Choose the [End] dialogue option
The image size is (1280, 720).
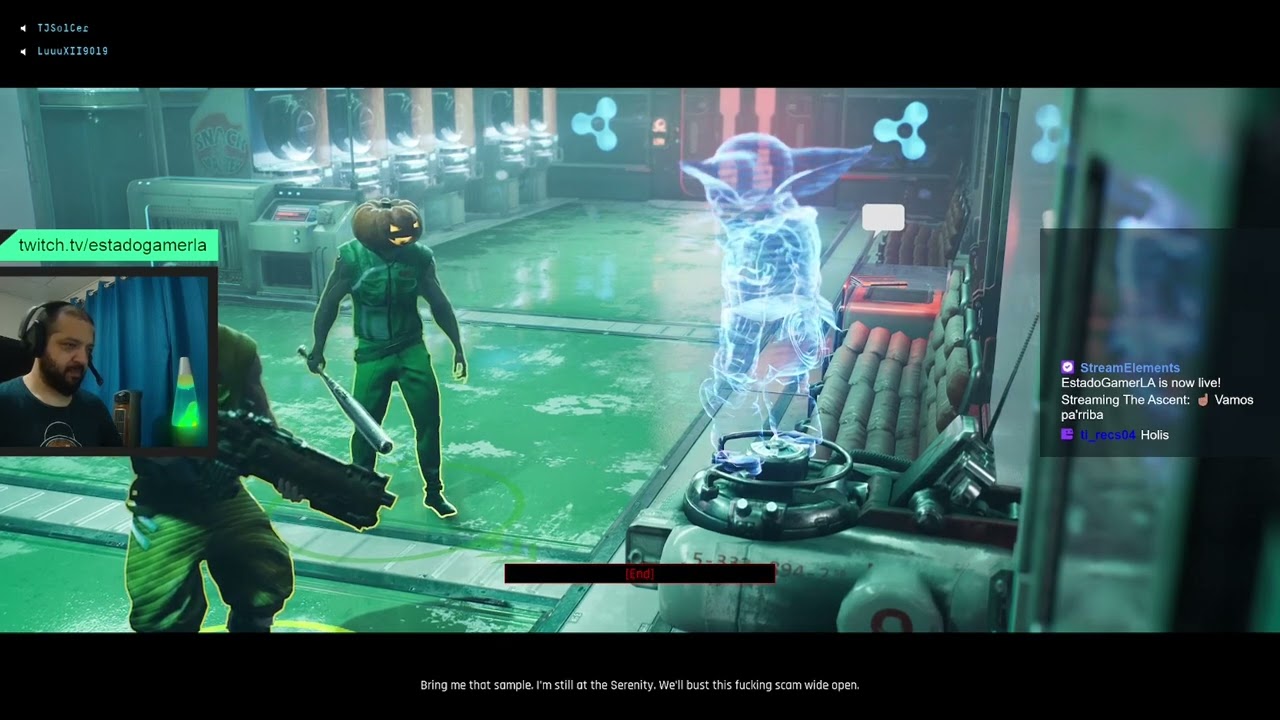[x=639, y=574]
